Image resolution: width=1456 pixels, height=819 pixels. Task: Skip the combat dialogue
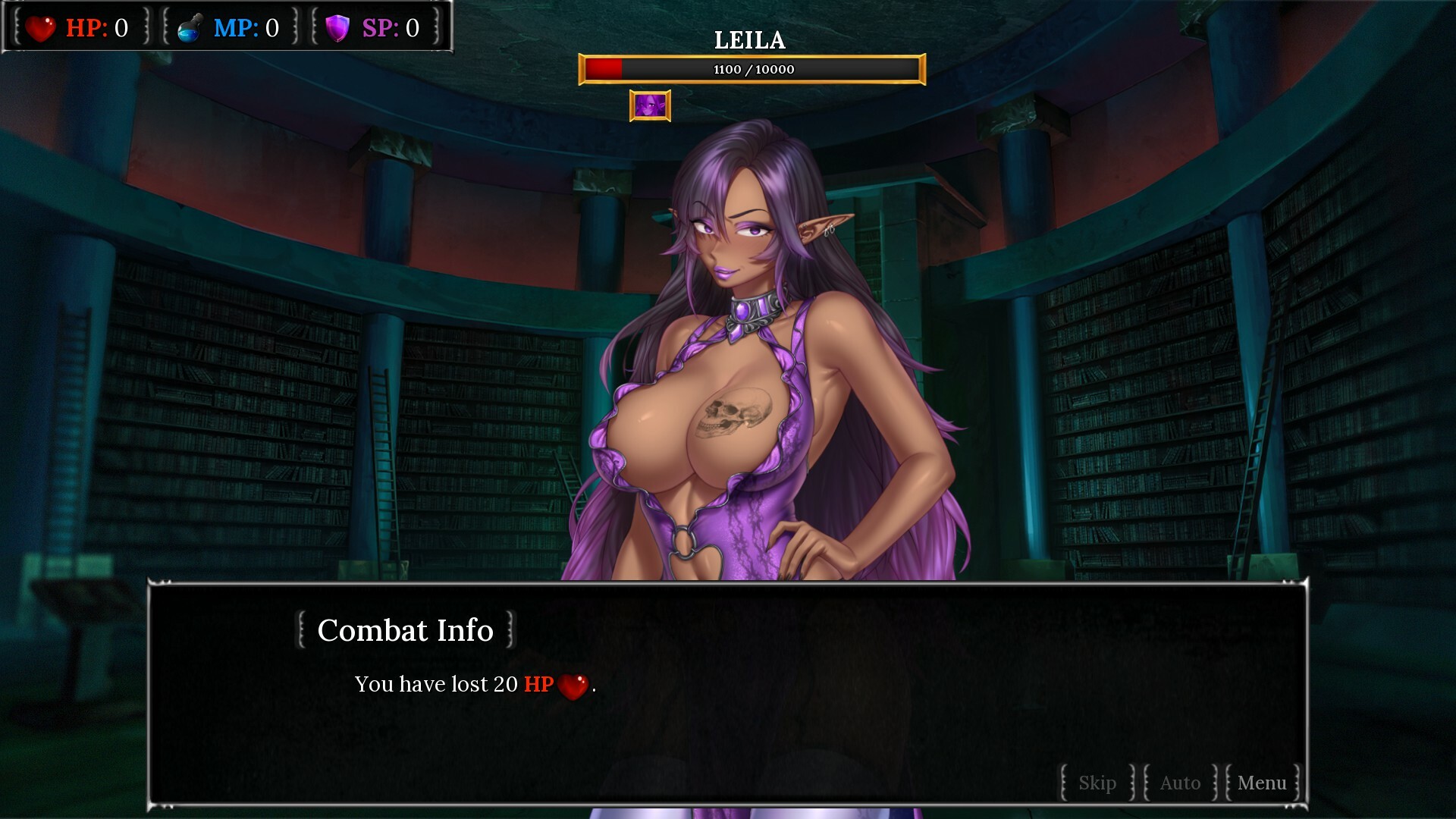1097,783
